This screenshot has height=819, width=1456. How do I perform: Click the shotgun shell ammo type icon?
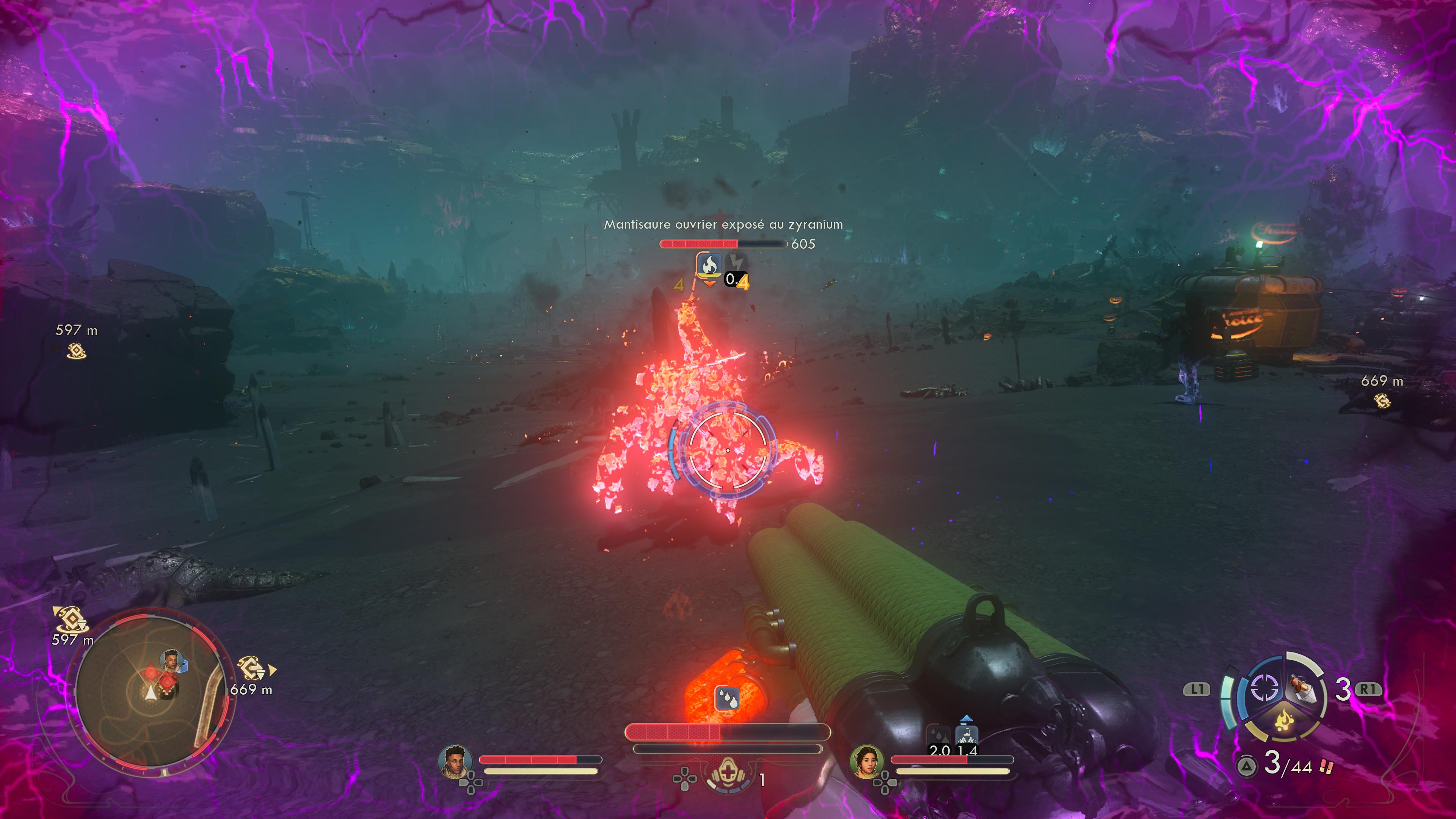1327,767
